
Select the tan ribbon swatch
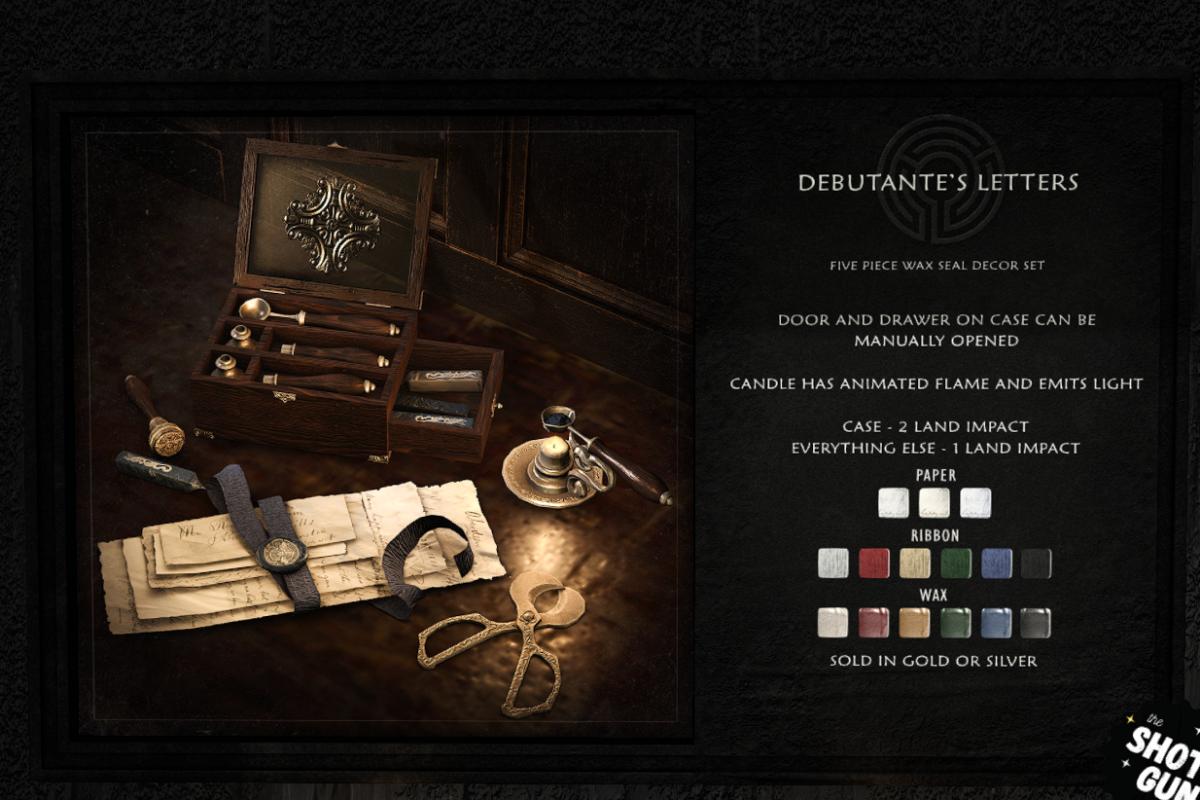click(x=915, y=563)
